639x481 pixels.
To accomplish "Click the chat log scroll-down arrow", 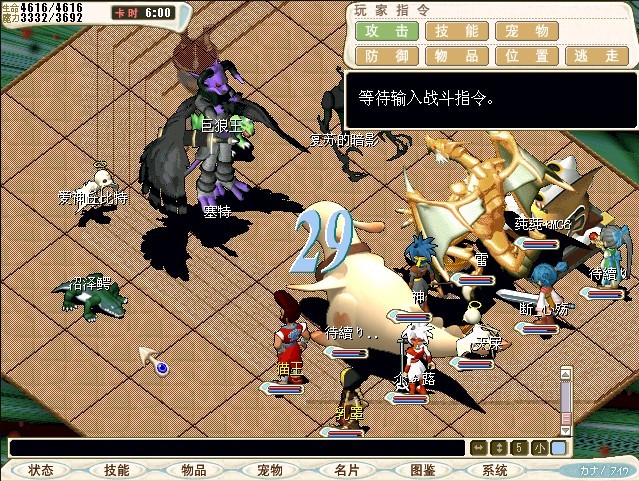I will coord(566,428).
